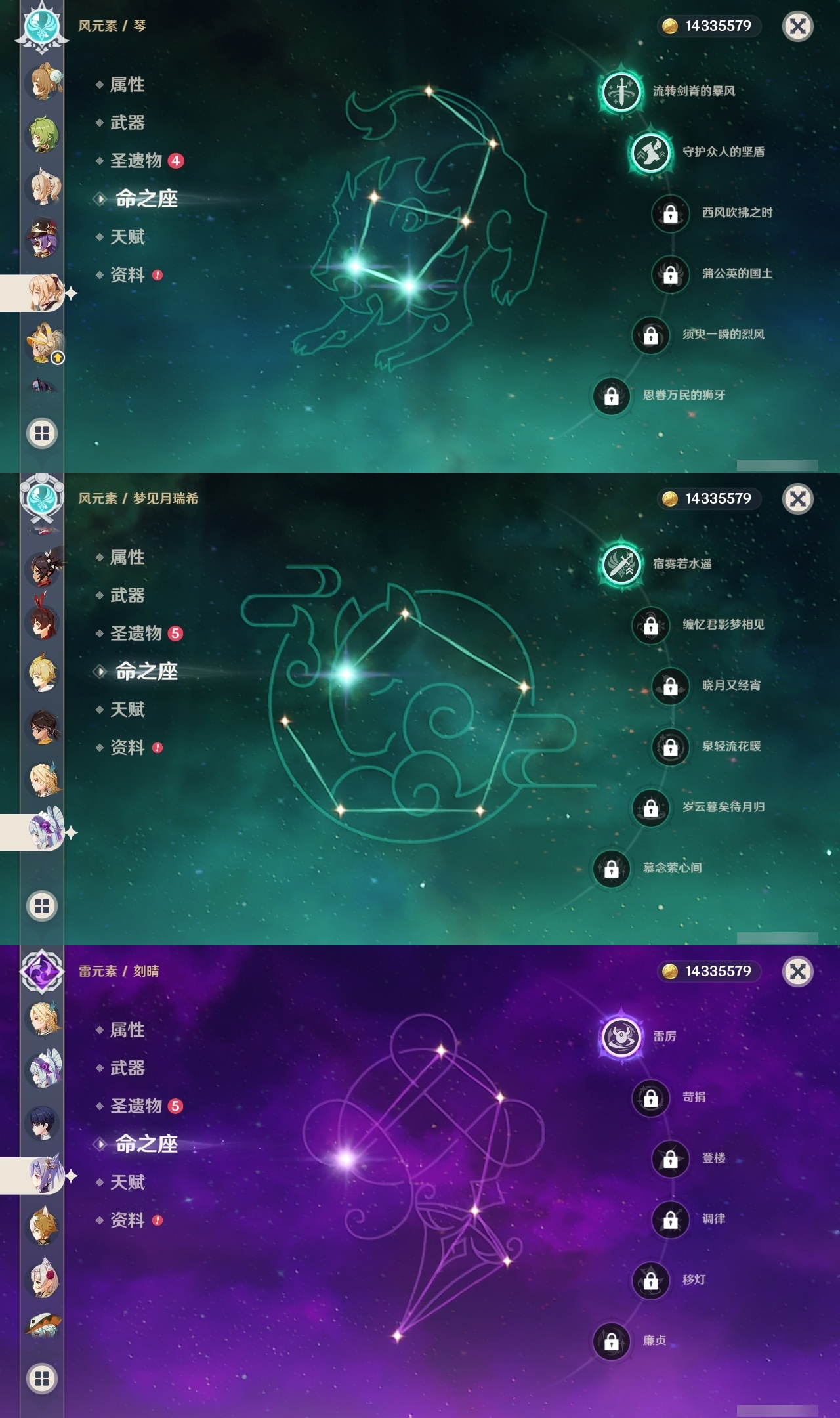840x1418 pixels.
Task: Select the 属性 menu entry
Action: [x=129, y=84]
